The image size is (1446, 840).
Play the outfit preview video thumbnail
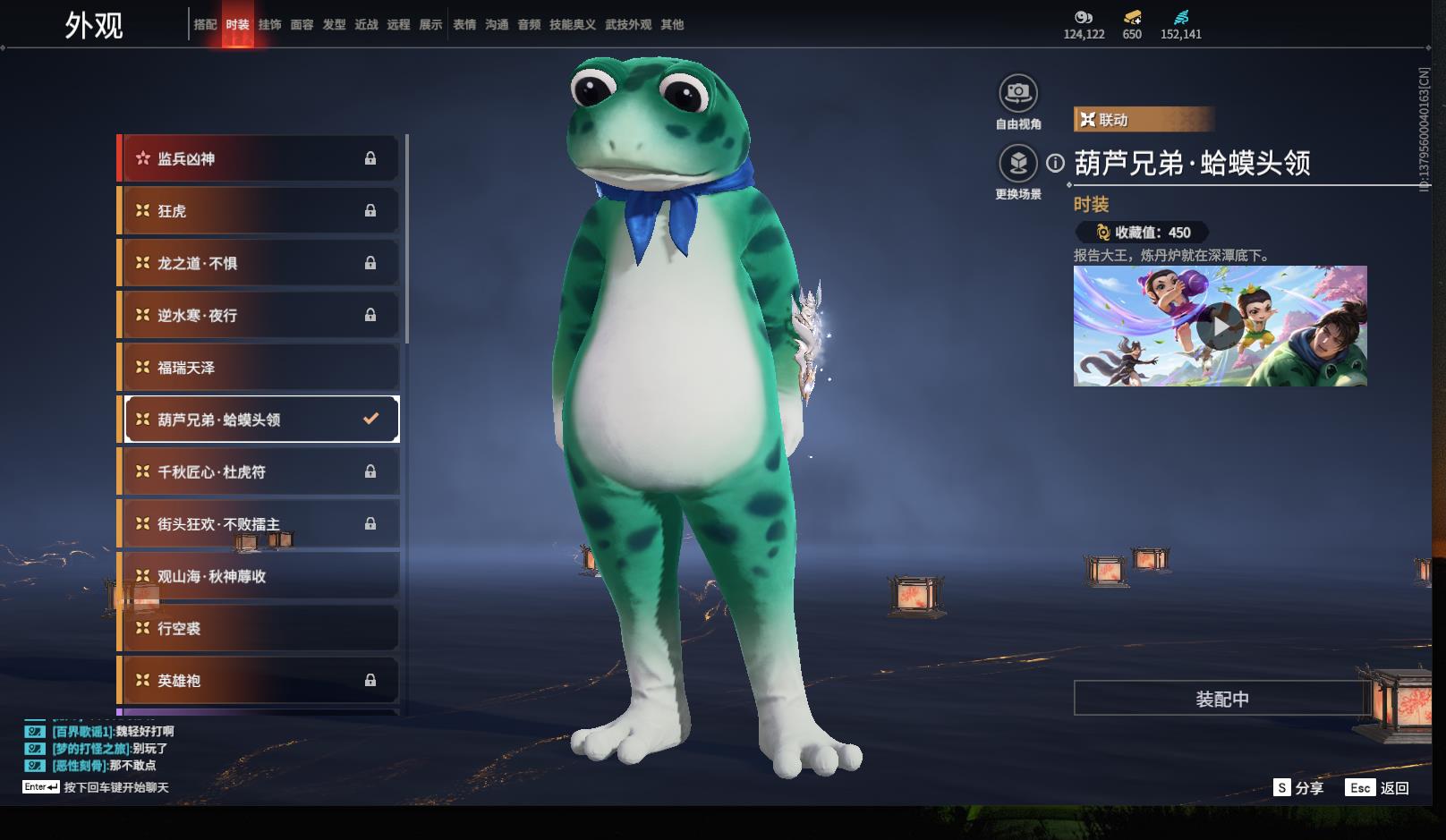1220,327
